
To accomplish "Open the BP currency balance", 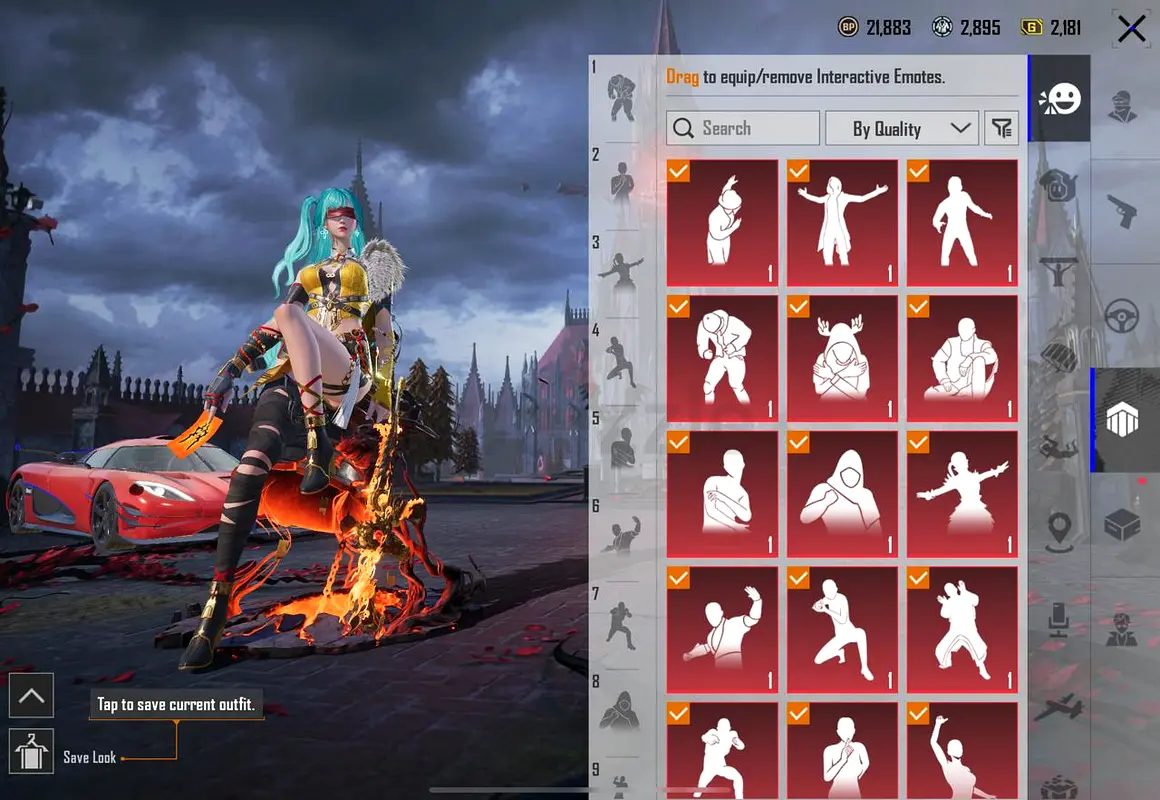I will click(x=875, y=28).
